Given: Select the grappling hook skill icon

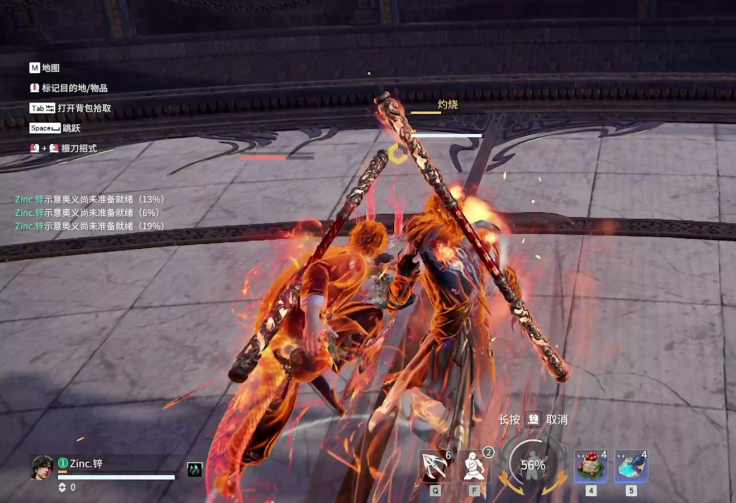Looking at the screenshot, I should pyautogui.click(x=435, y=466).
